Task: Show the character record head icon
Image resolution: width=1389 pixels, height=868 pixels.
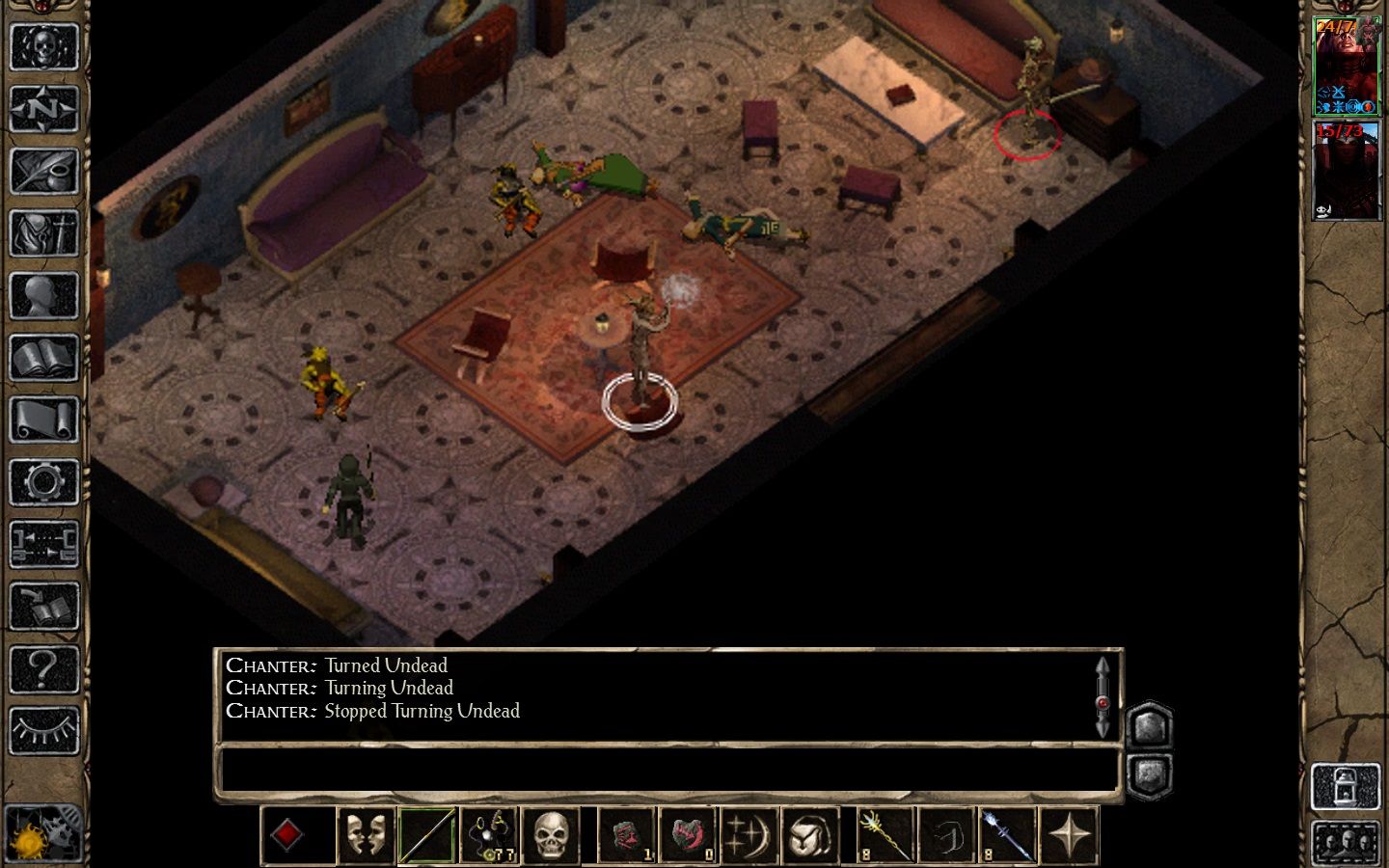Action: click(43, 296)
